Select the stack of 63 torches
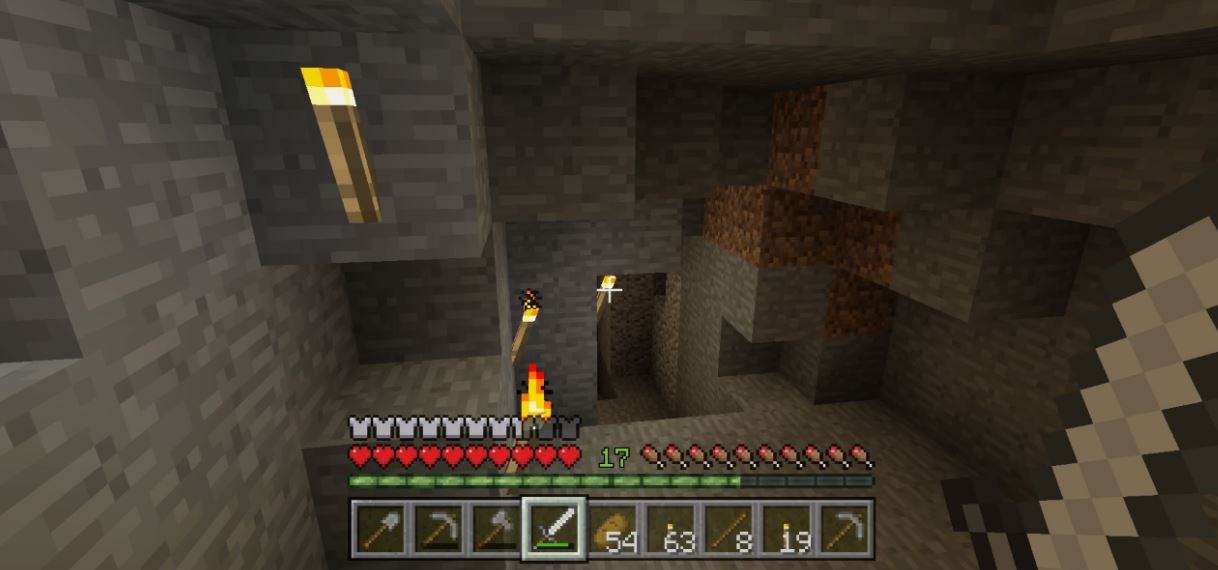This screenshot has height=570, width=1218. (670, 528)
